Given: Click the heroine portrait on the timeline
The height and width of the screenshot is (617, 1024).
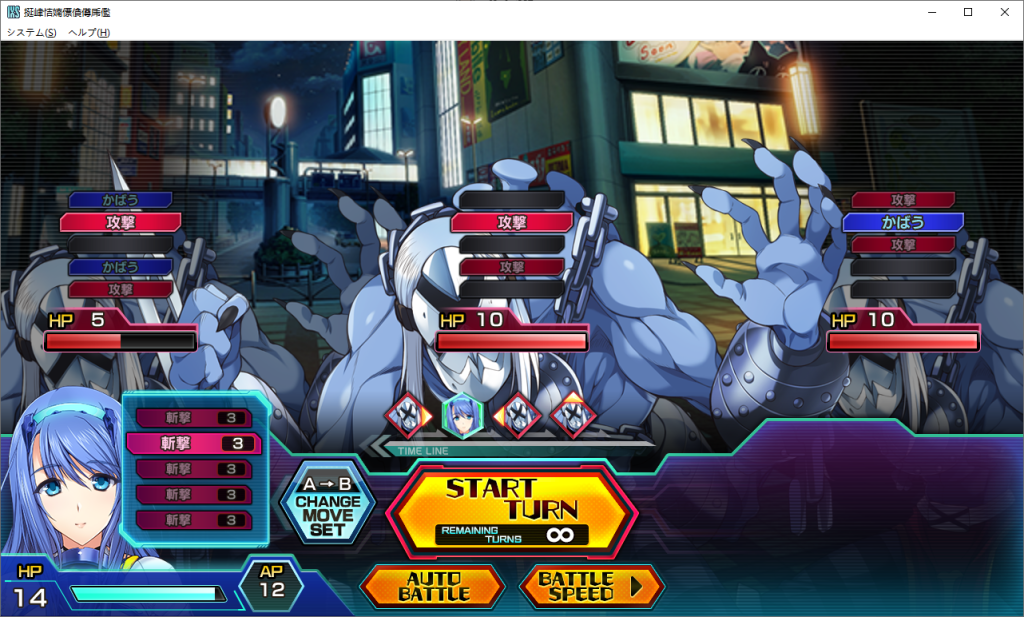Looking at the screenshot, I should (463, 412).
